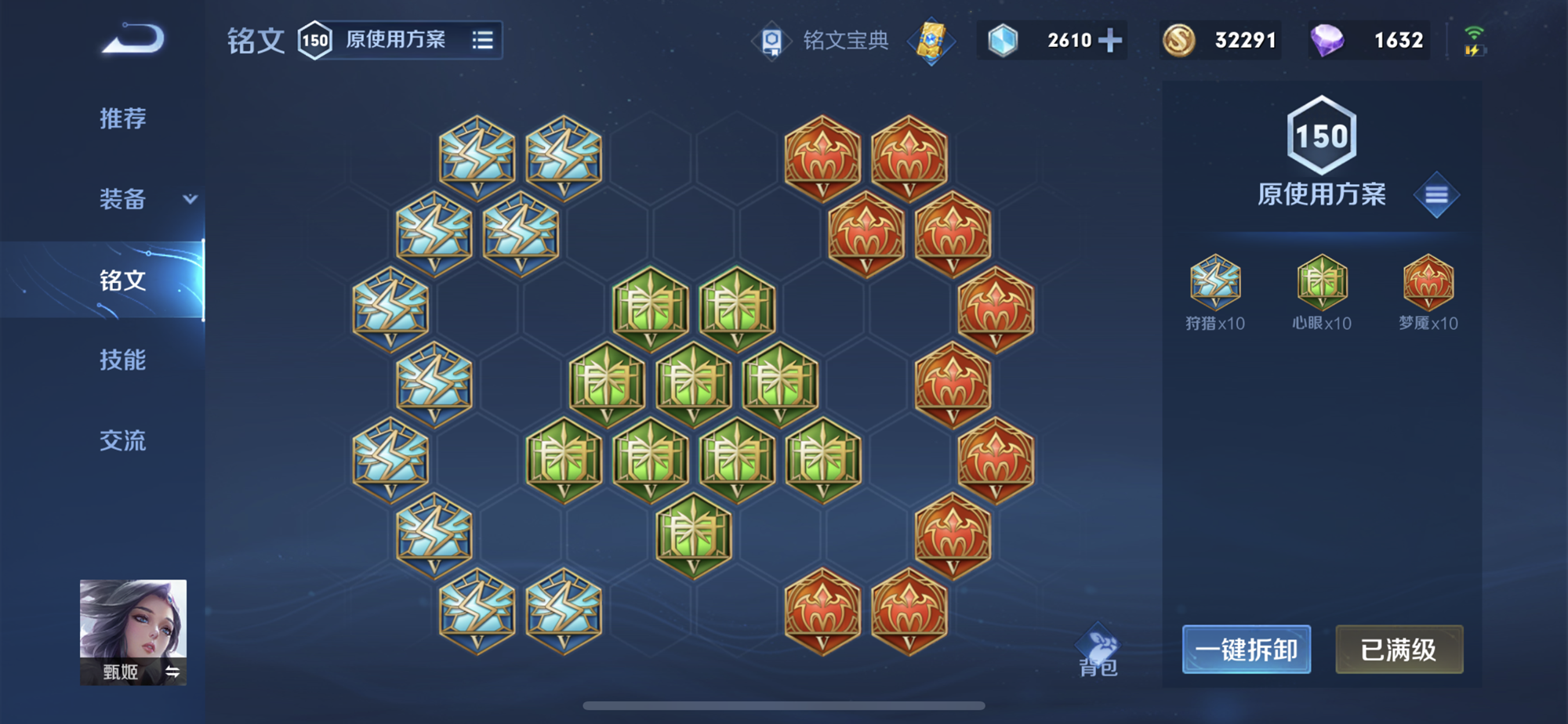This screenshot has height=724, width=1568.
Task: Switch to the 交流 tab
Action: tap(122, 441)
